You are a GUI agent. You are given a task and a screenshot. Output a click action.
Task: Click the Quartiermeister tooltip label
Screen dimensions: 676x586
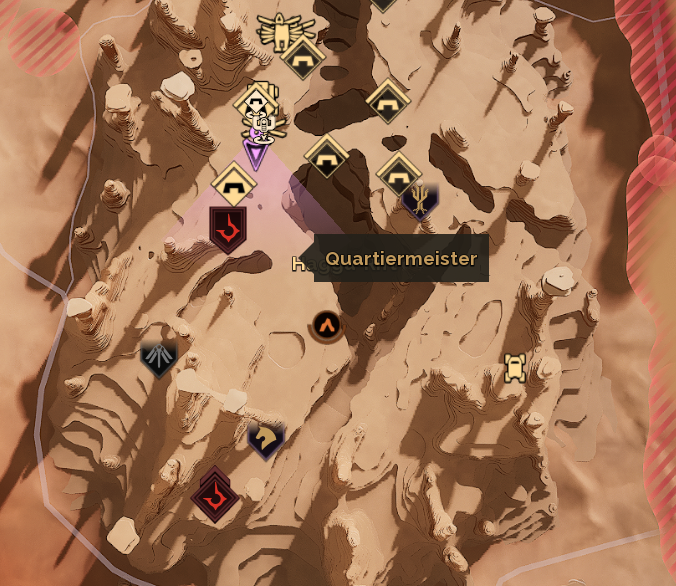[x=401, y=259]
